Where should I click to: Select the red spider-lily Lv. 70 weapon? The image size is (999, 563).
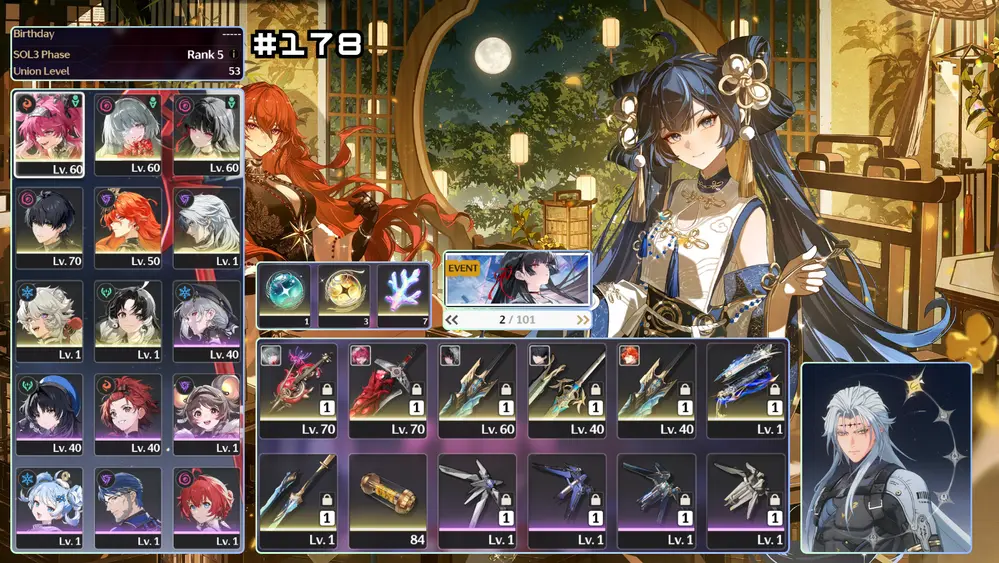pos(298,390)
